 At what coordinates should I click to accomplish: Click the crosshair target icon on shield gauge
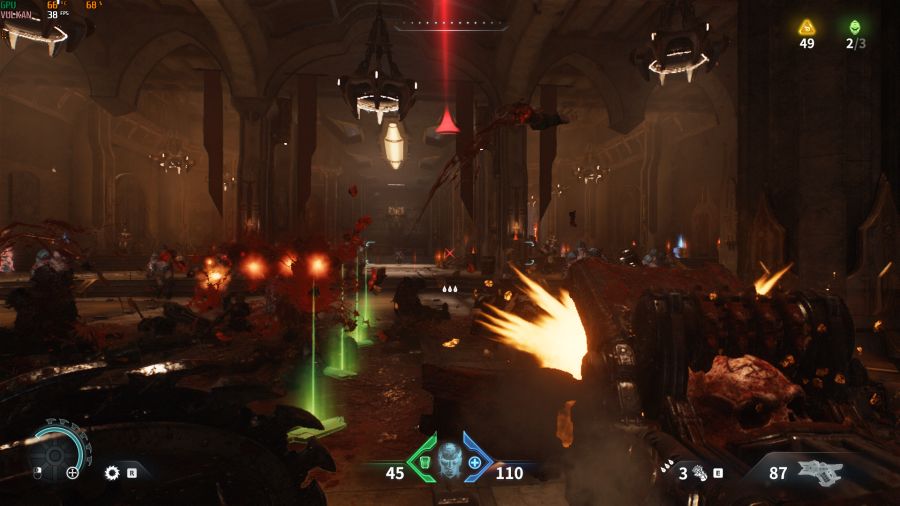pos(73,473)
